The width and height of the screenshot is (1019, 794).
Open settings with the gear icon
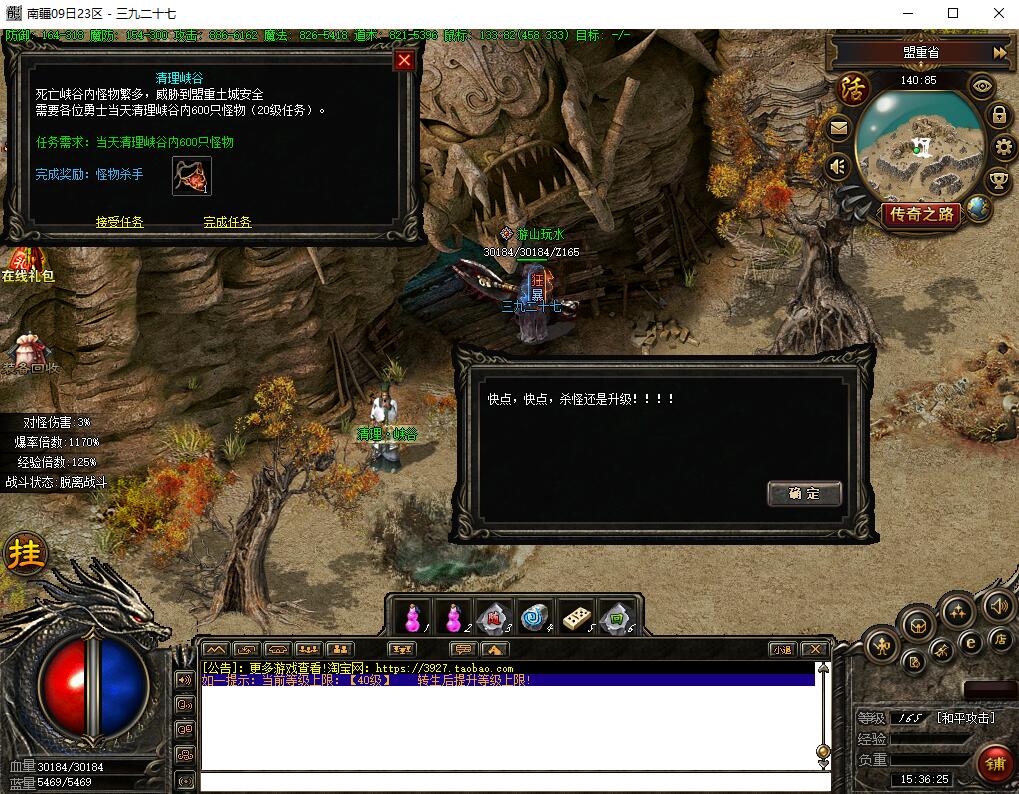pyautogui.click(x=1004, y=148)
